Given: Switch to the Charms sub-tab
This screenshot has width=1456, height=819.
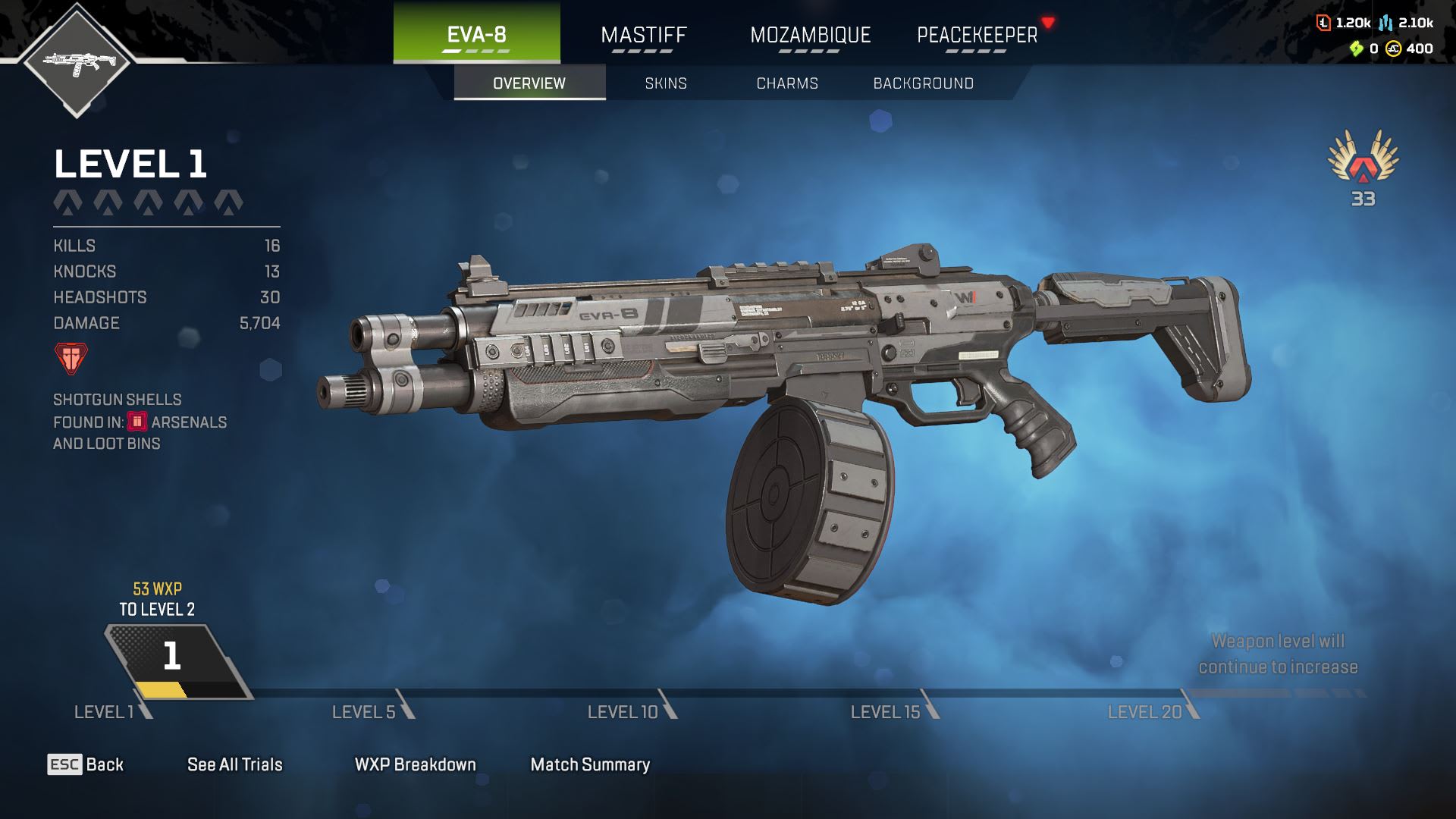Looking at the screenshot, I should tap(787, 83).
